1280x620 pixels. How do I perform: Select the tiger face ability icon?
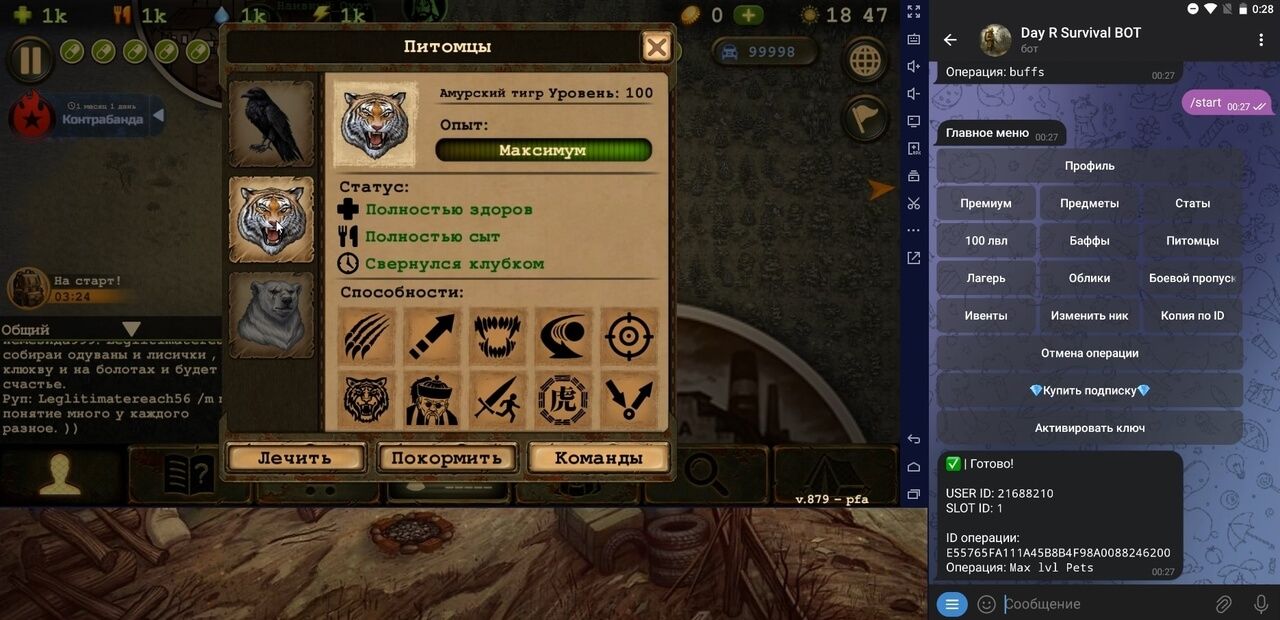point(367,400)
